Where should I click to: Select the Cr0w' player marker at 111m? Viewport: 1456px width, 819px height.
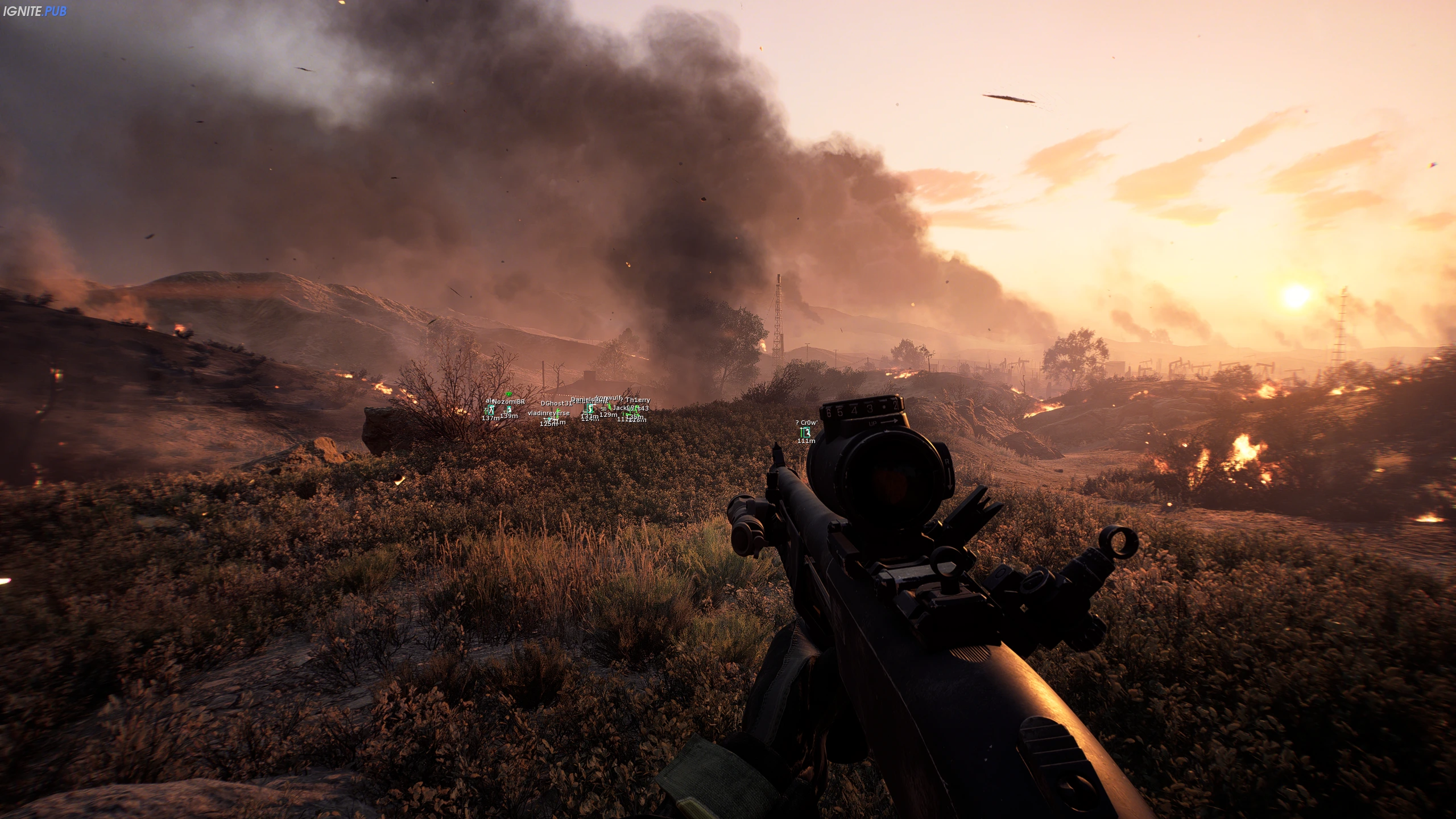pyautogui.click(x=806, y=432)
